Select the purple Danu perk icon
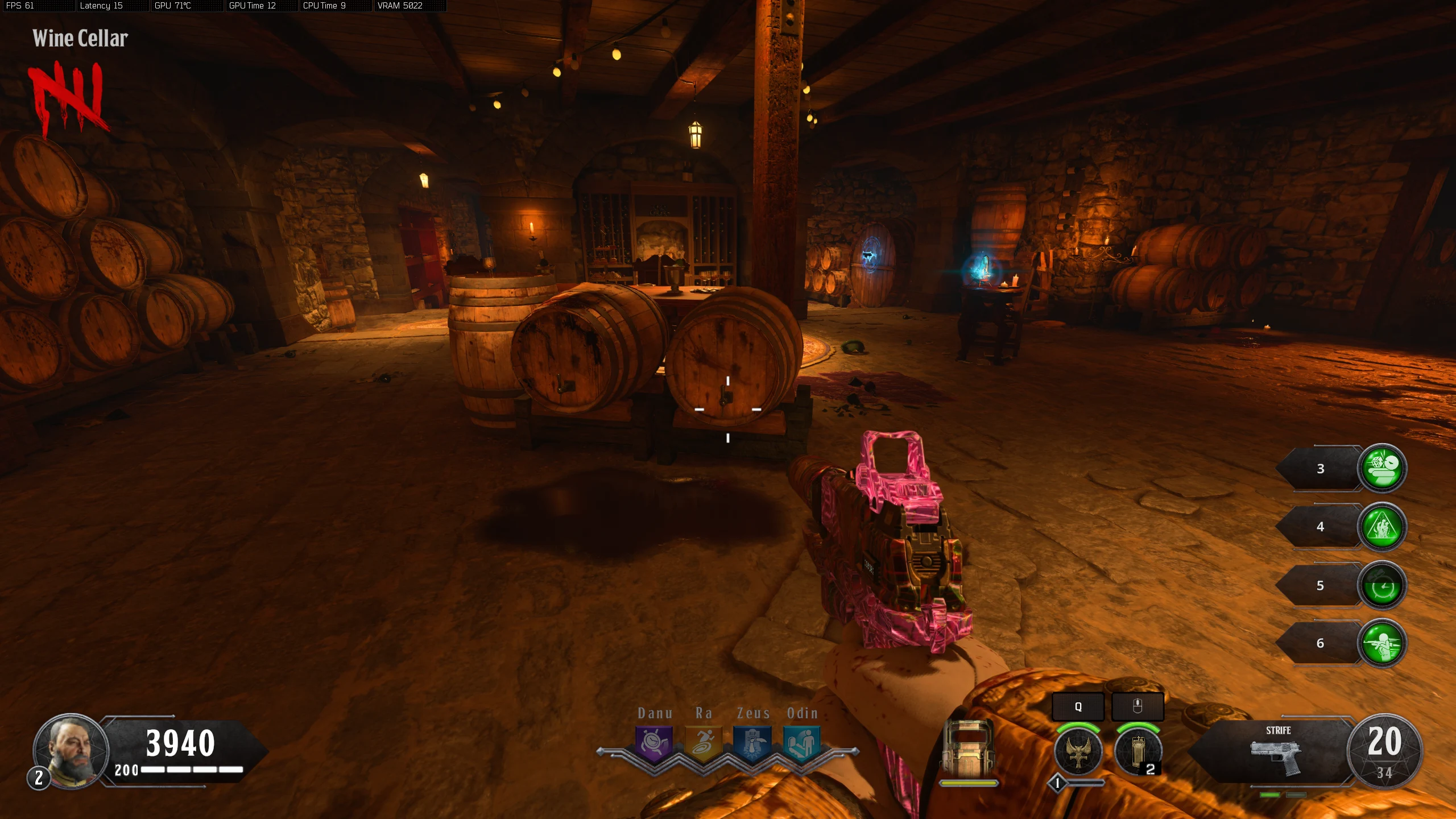1456x819 pixels. click(x=653, y=743)
